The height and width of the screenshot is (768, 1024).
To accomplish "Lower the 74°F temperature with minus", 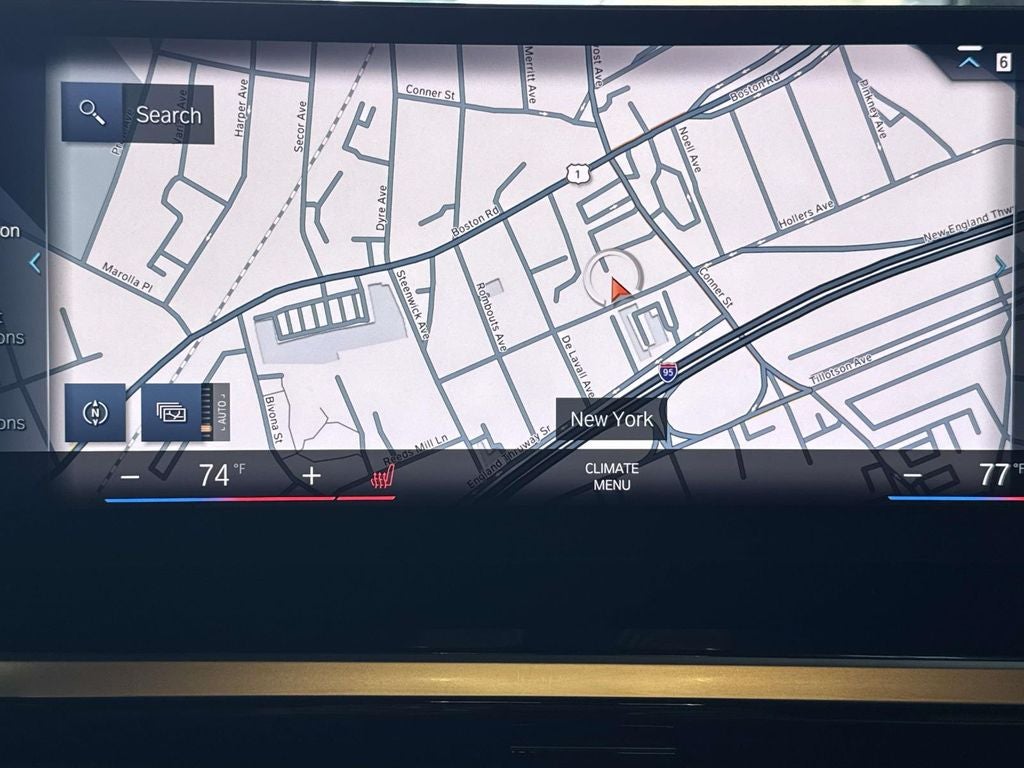I will (x=130, y=476).
